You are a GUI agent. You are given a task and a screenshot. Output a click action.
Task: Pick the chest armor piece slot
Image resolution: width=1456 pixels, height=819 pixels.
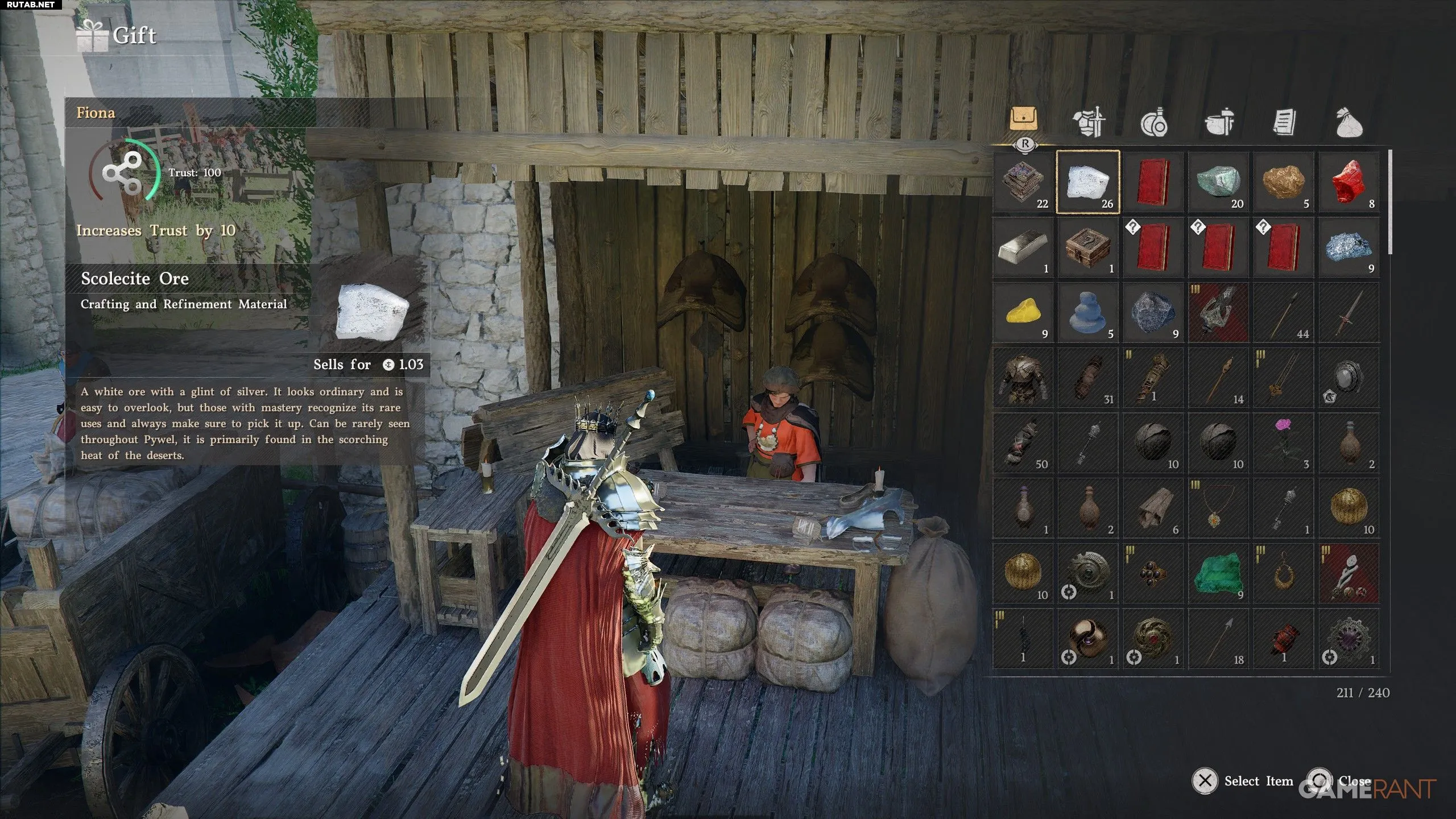[1023, 378]
